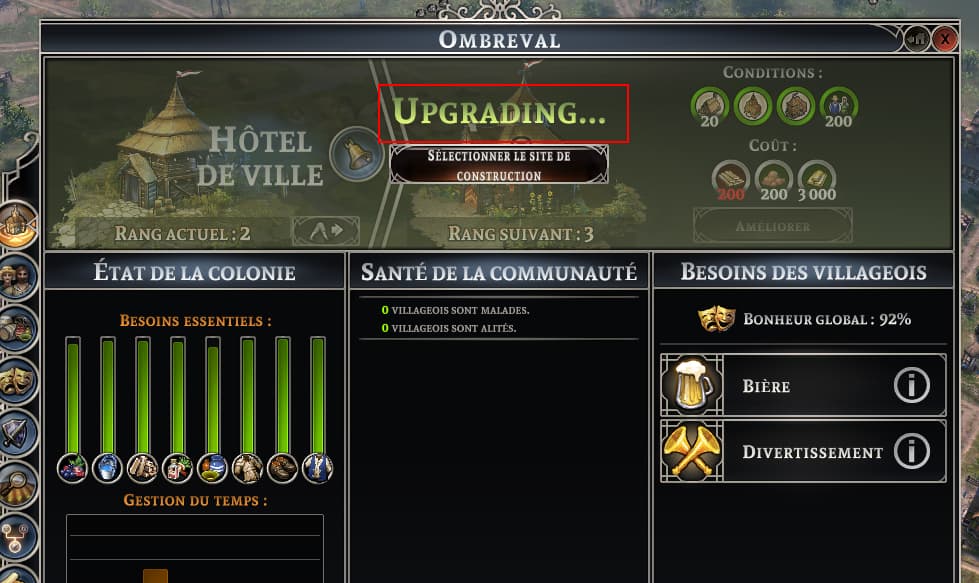Click Sélectionner le site de construction
Image resolution: width=979 pixels, height=583 pixels.
pos(499,165)
